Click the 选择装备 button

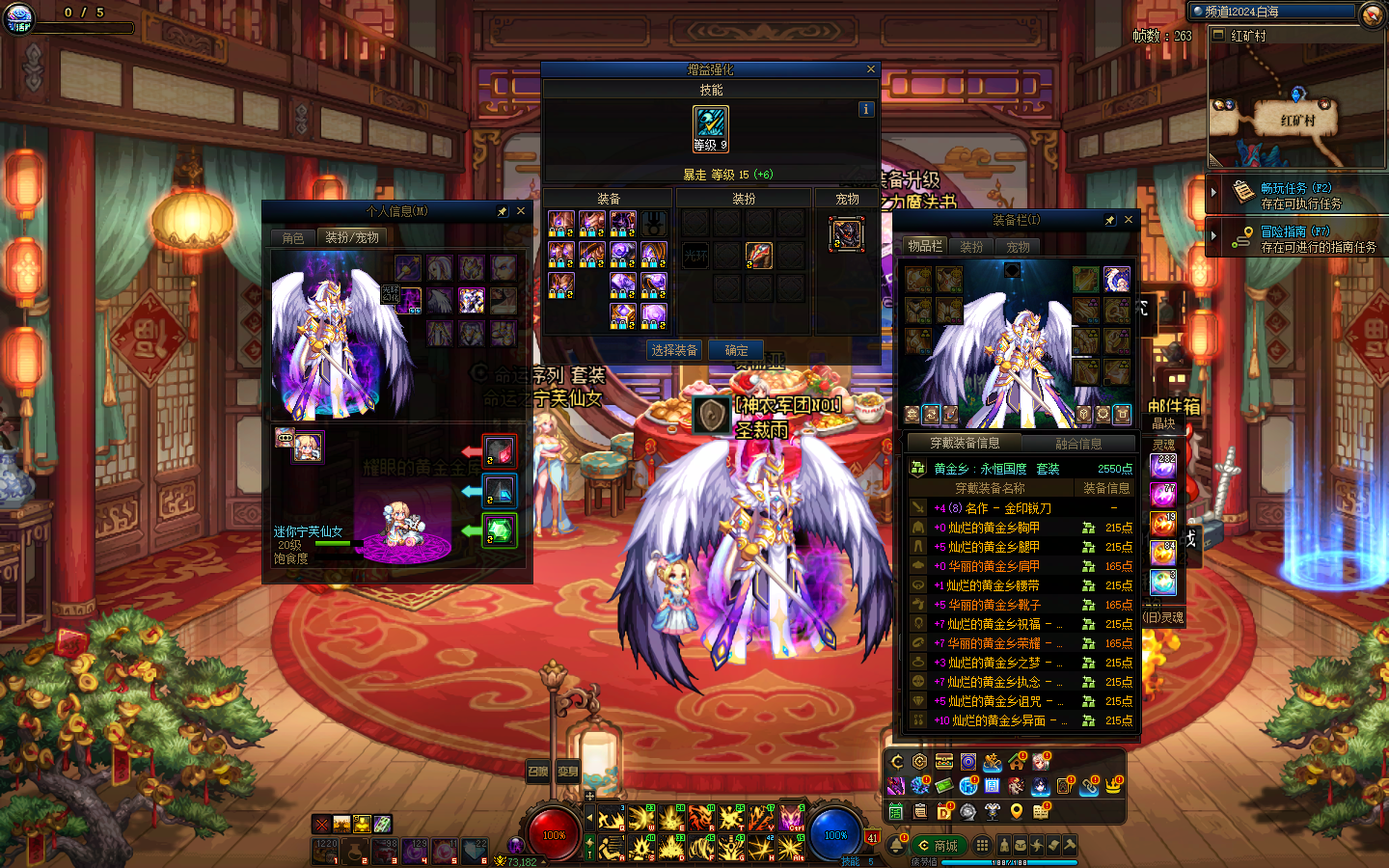tap(674, 350)
